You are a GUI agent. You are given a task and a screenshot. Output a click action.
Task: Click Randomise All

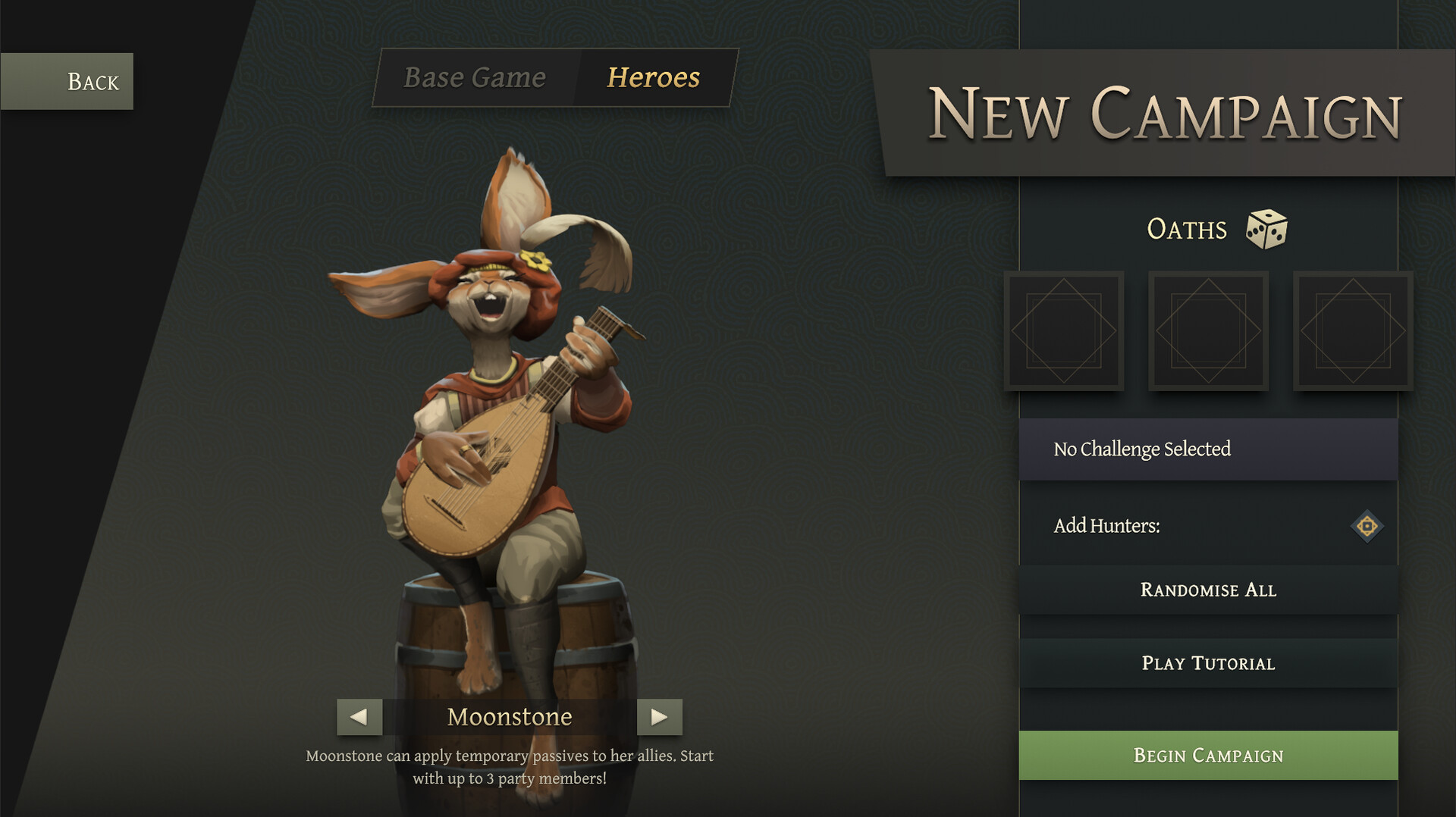pos(1208,590)
